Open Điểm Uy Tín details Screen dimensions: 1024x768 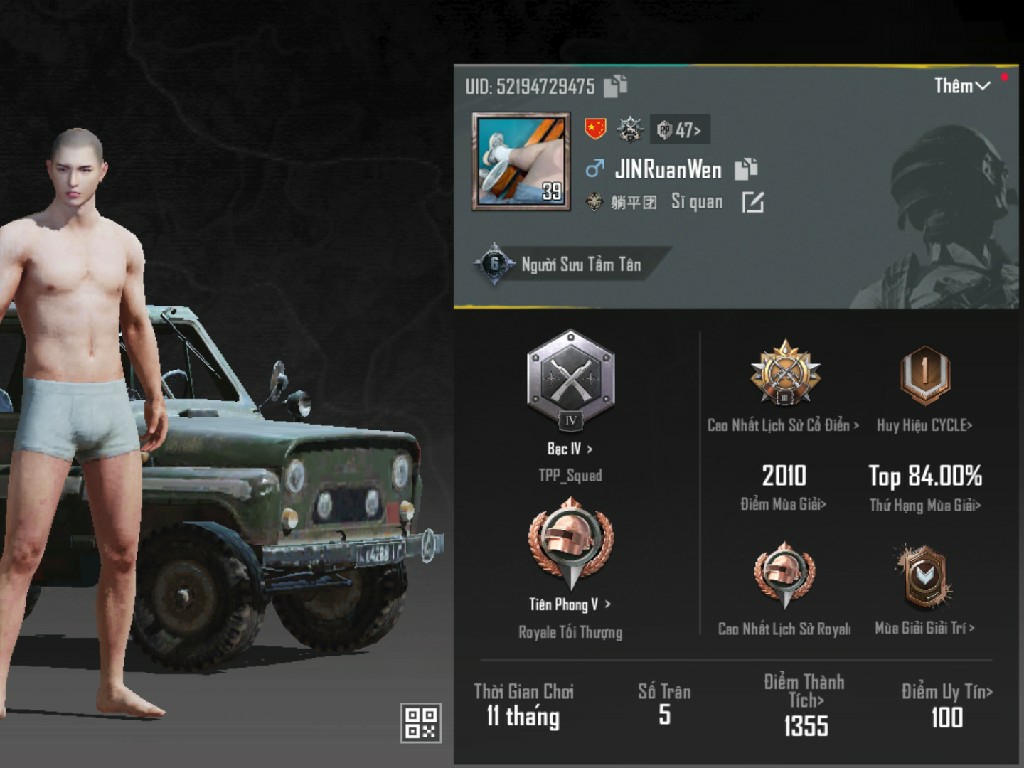coord(946,704)
